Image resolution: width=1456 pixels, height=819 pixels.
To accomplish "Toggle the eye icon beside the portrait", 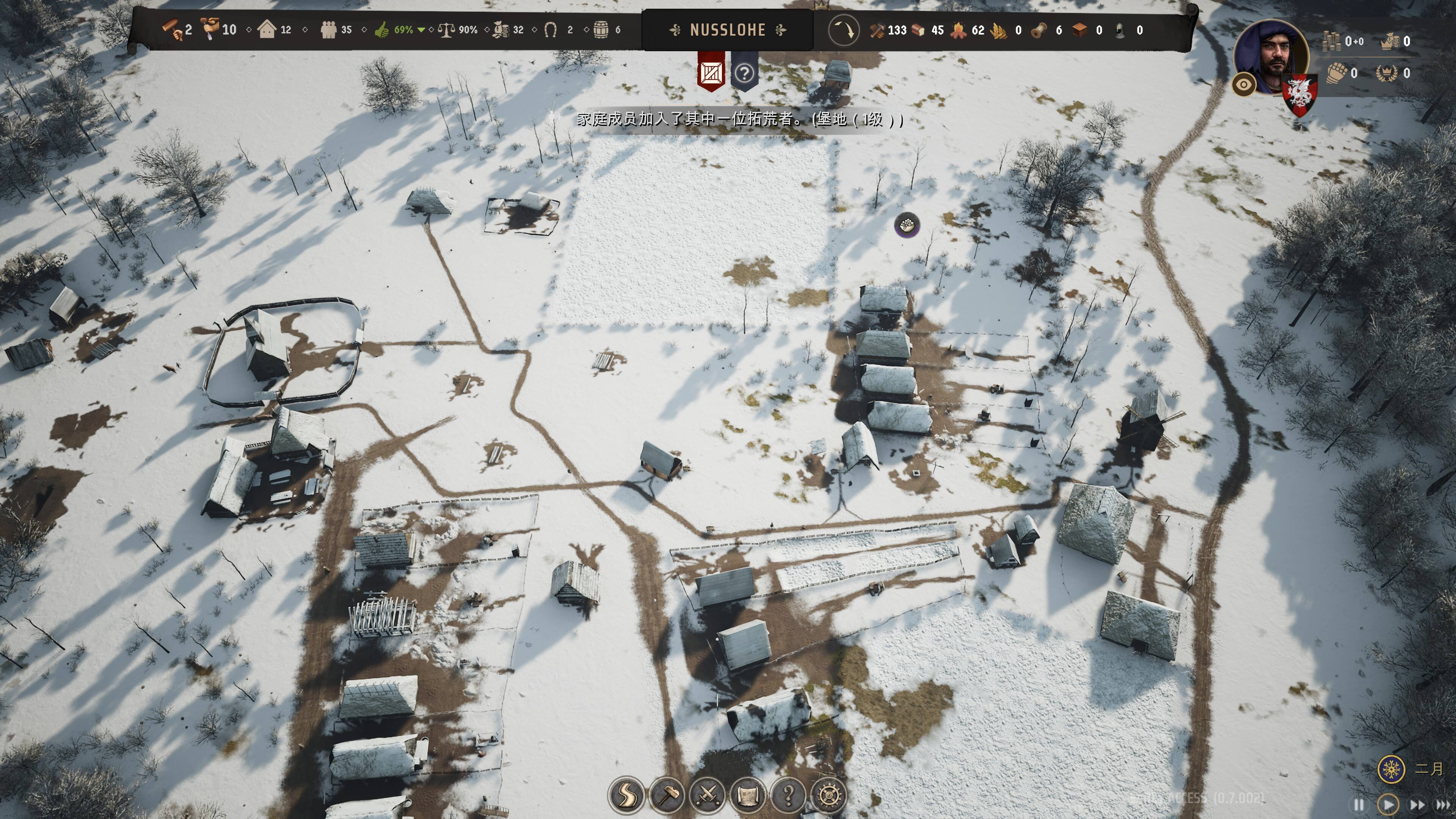I will (x=1244, y=85).
